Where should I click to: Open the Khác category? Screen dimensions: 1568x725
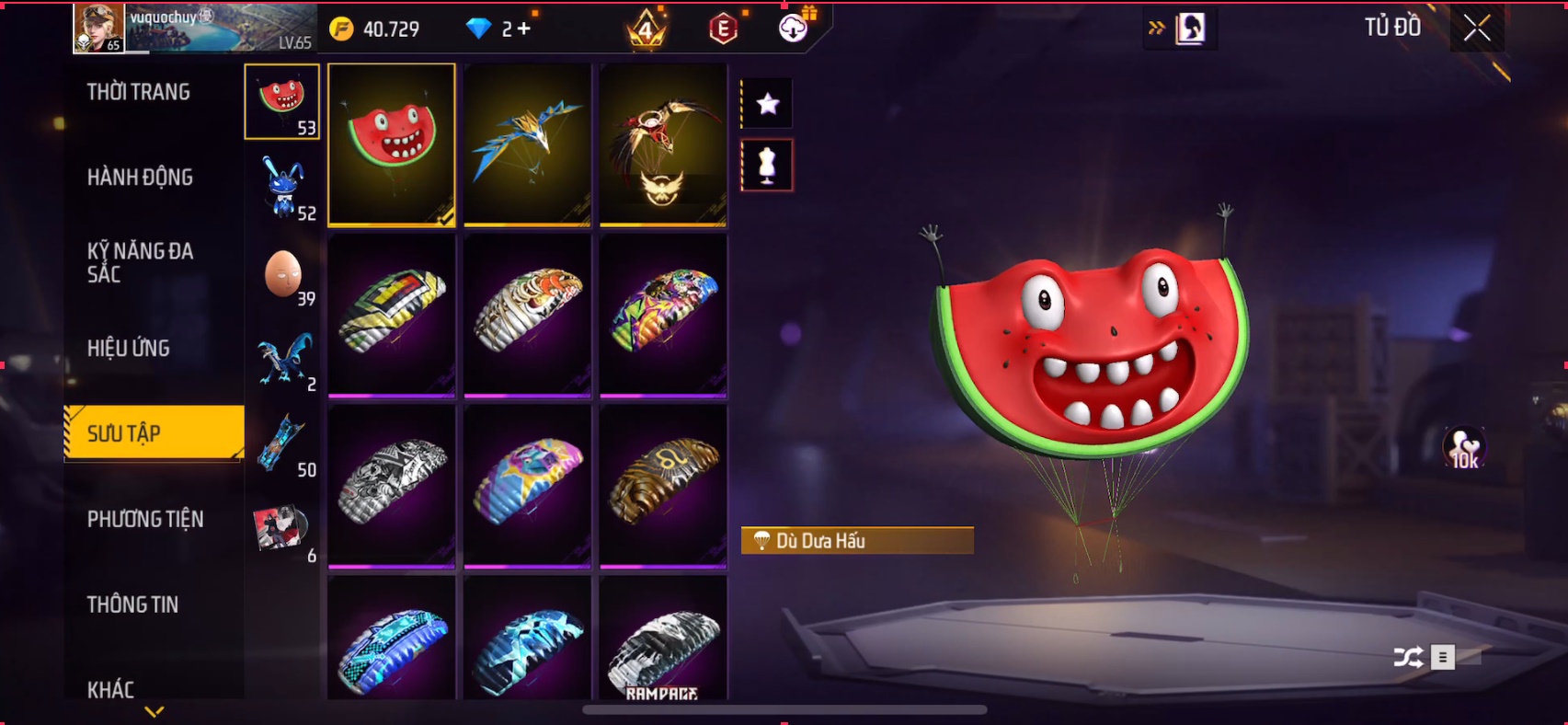coord(110,689)
